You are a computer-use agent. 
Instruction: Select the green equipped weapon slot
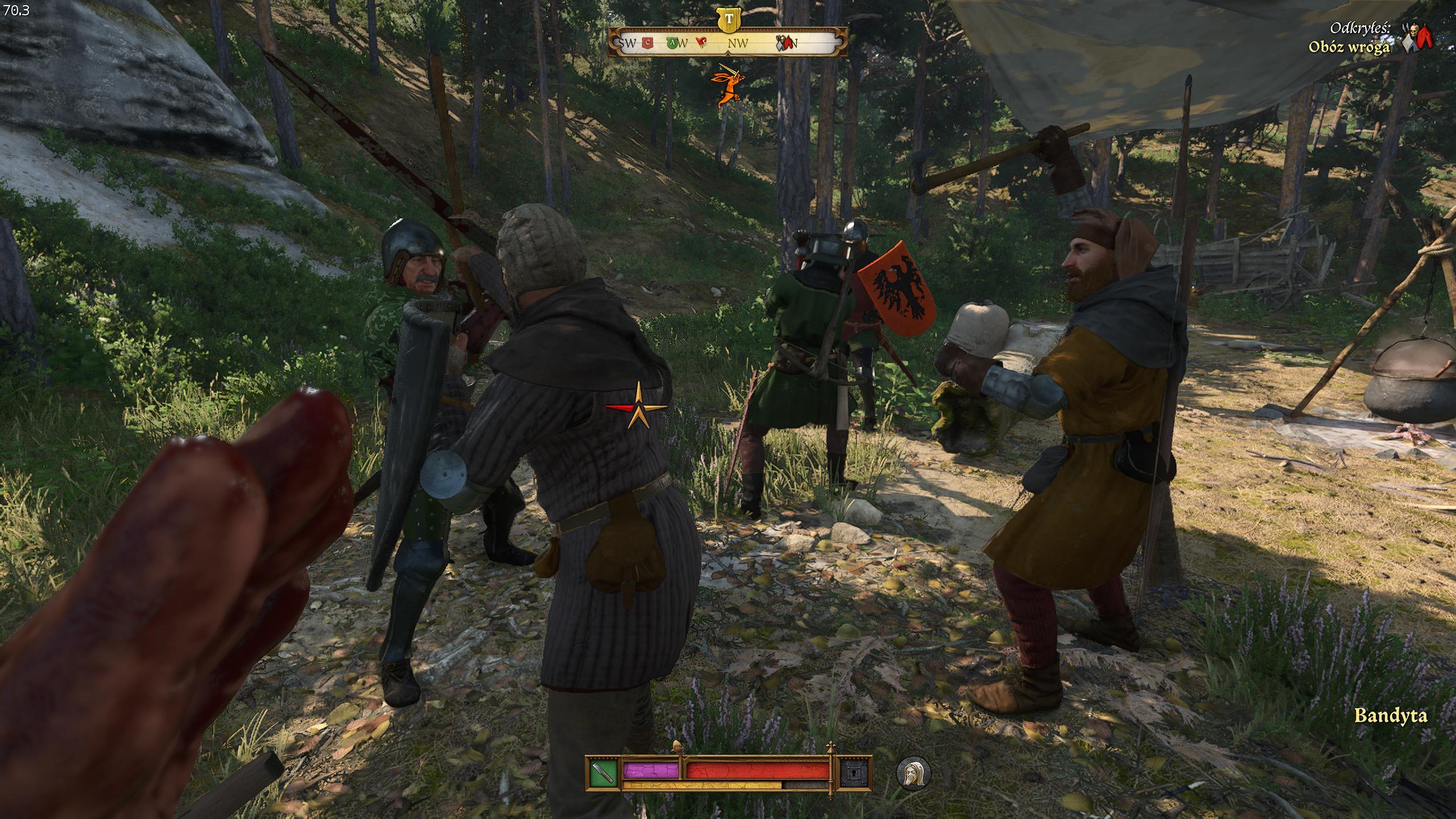click(x=603, y=772)
